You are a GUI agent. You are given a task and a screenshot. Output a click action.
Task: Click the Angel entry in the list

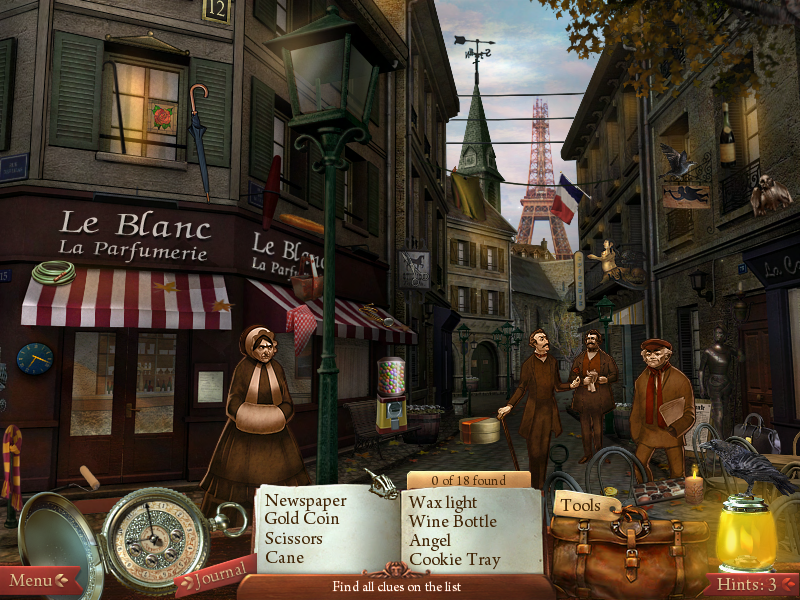[x=431, y=540]
